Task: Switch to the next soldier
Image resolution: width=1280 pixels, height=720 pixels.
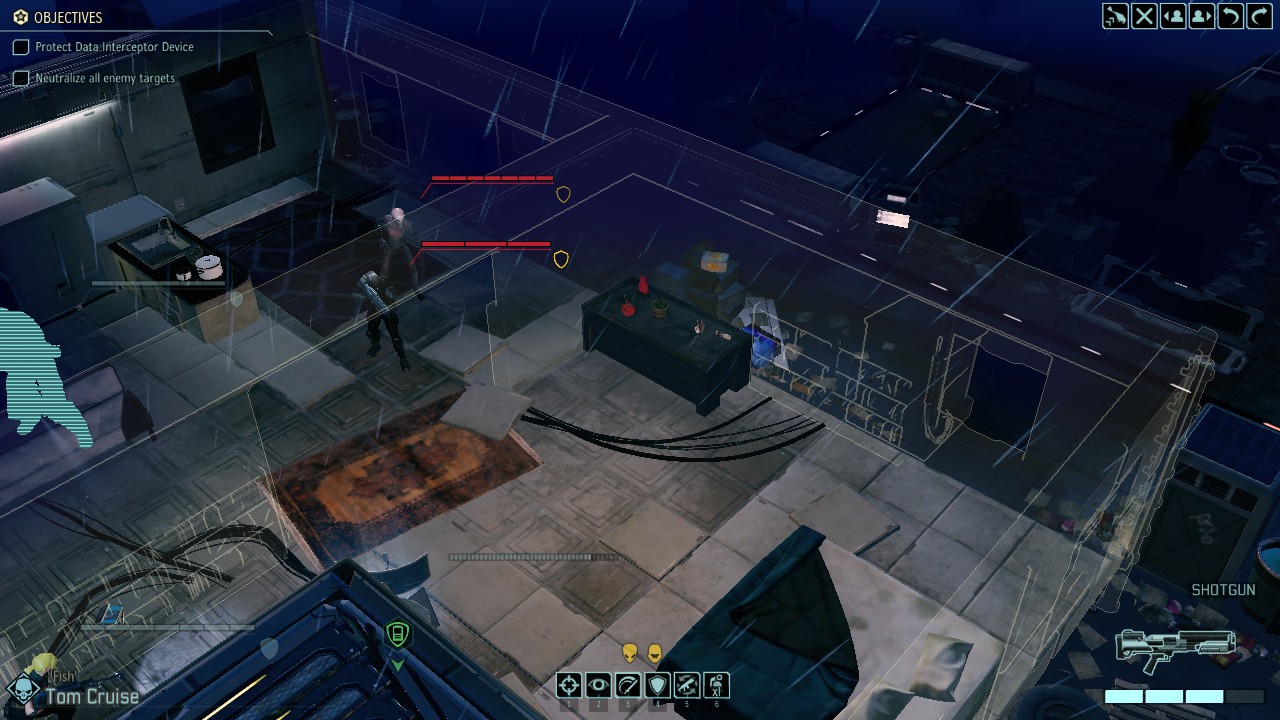Action: tap(1202, 16)
